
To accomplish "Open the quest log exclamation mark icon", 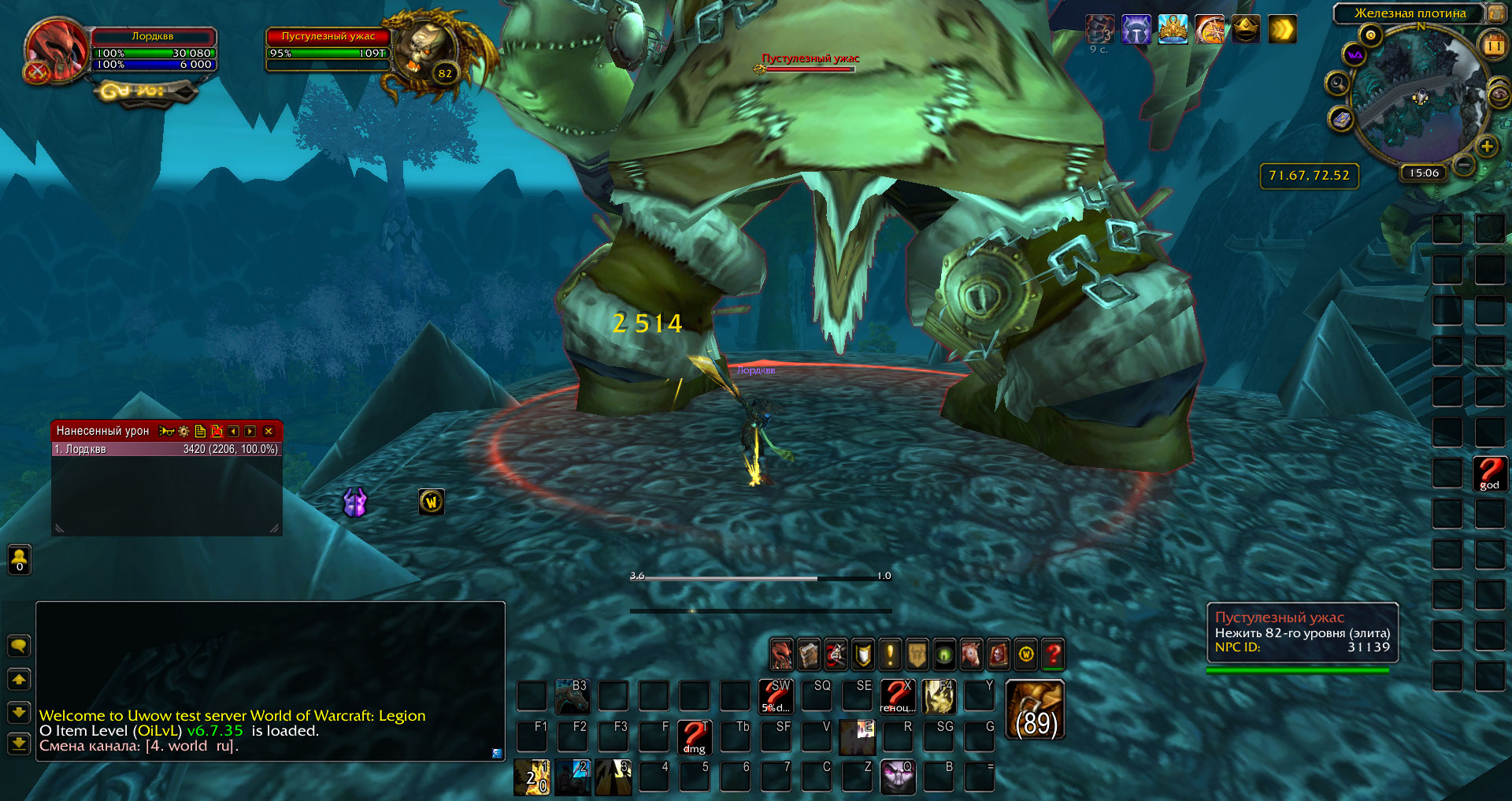I will click(890, 655).
